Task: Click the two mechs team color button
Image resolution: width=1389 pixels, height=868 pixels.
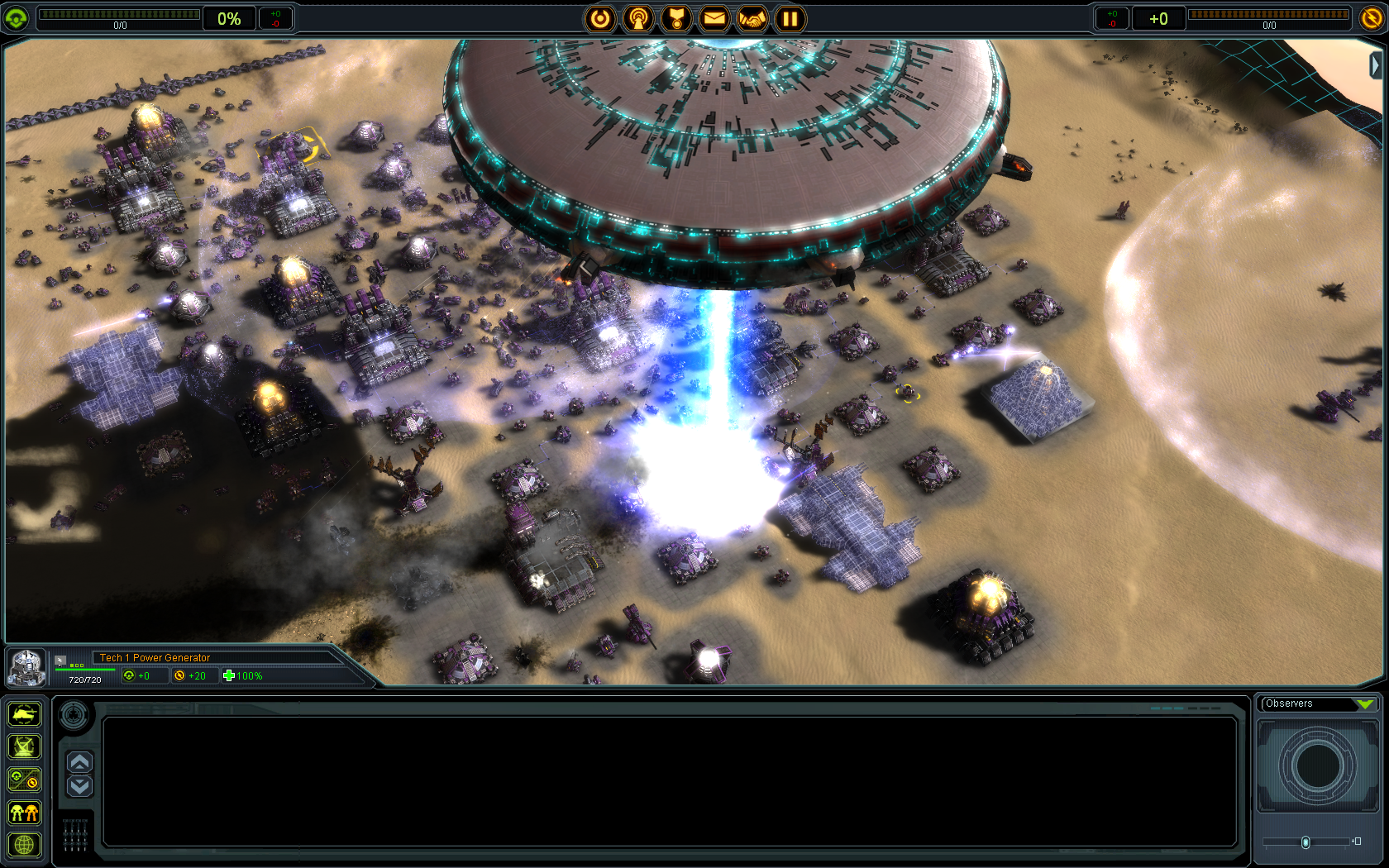Action: point(24,813)
